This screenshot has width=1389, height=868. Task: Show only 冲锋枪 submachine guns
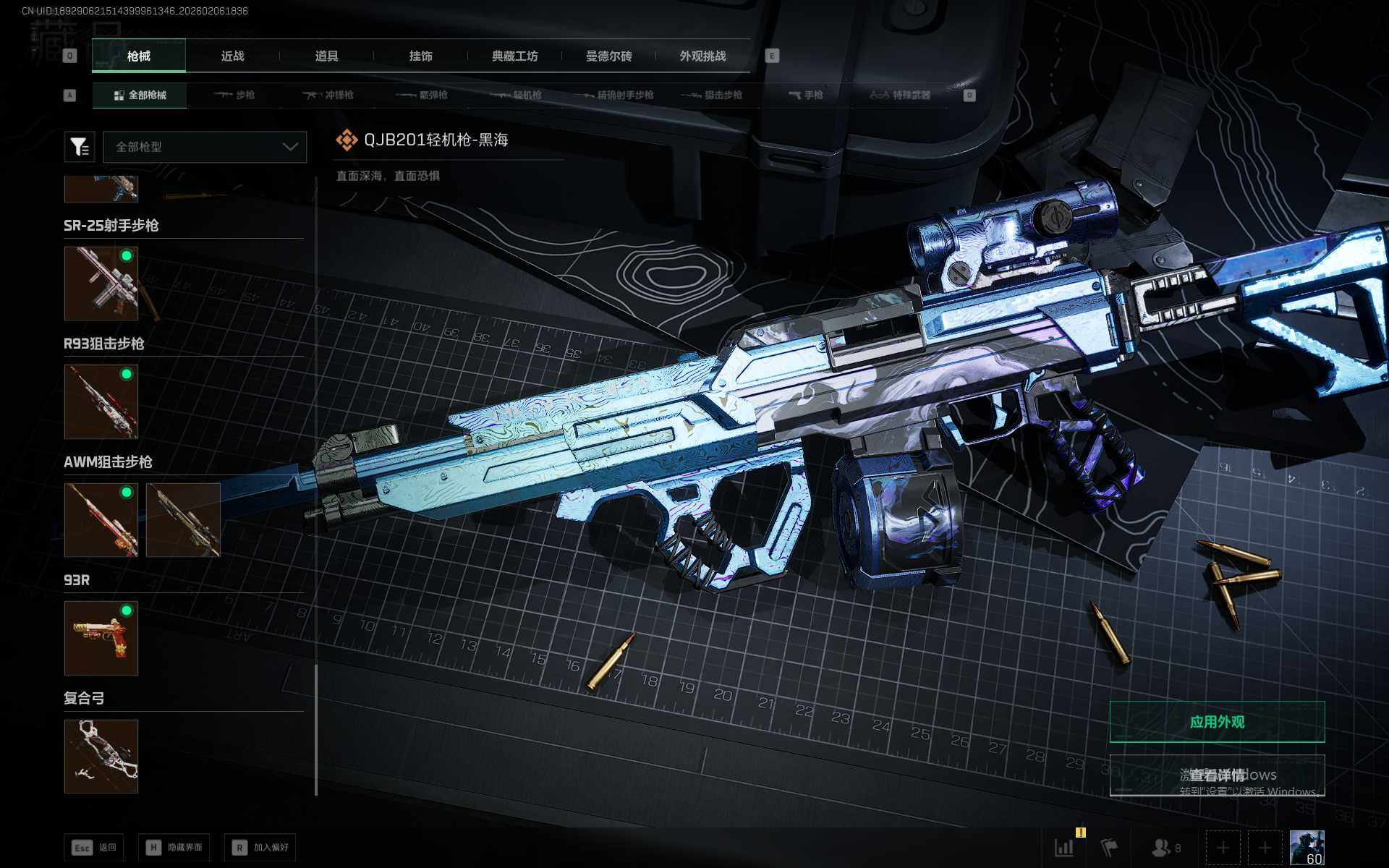[328, 95]
